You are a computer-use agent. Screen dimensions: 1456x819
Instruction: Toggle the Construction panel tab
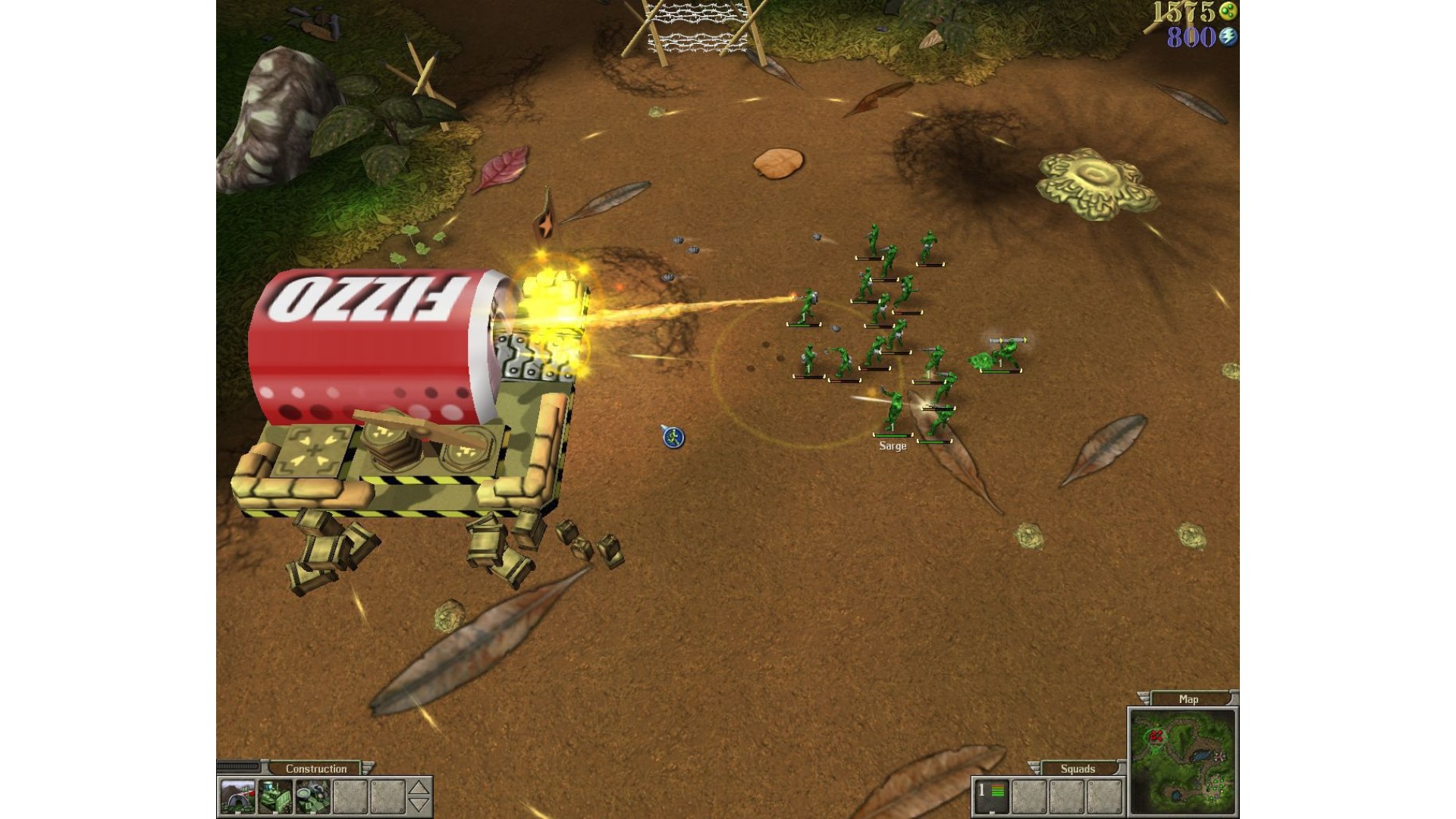point(316,768)
